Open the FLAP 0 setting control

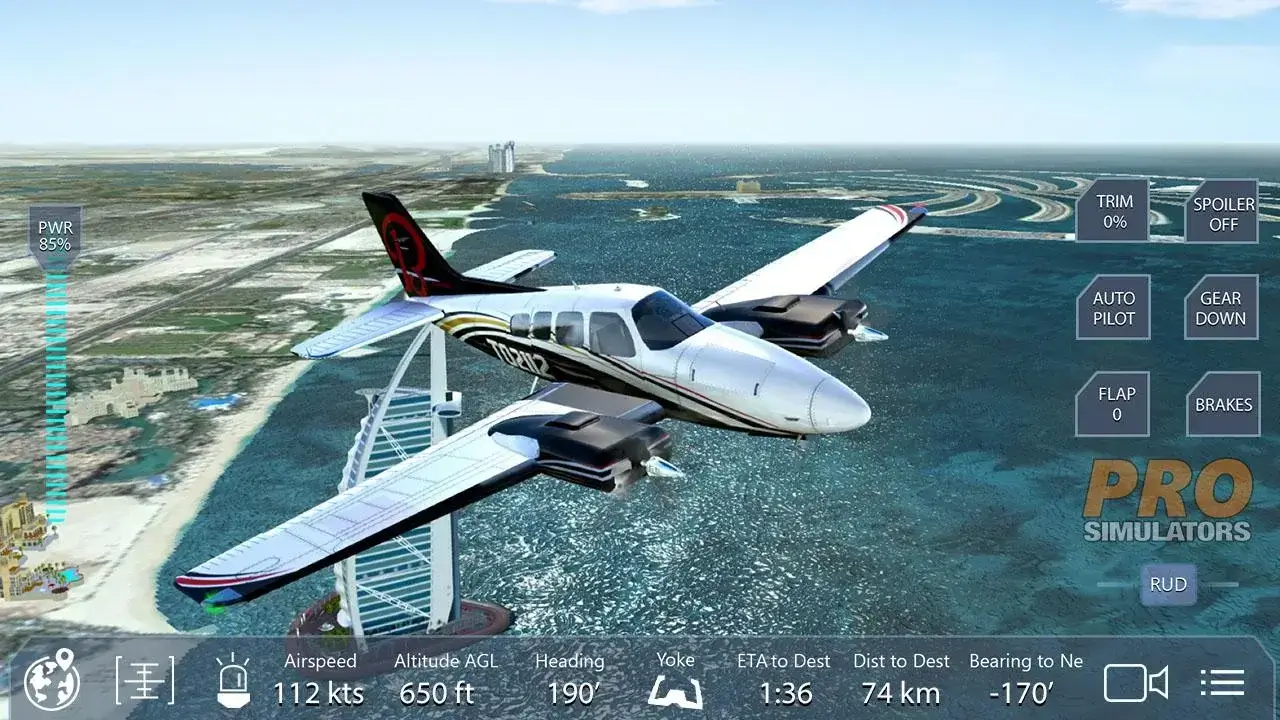[x=1113, y=404]
